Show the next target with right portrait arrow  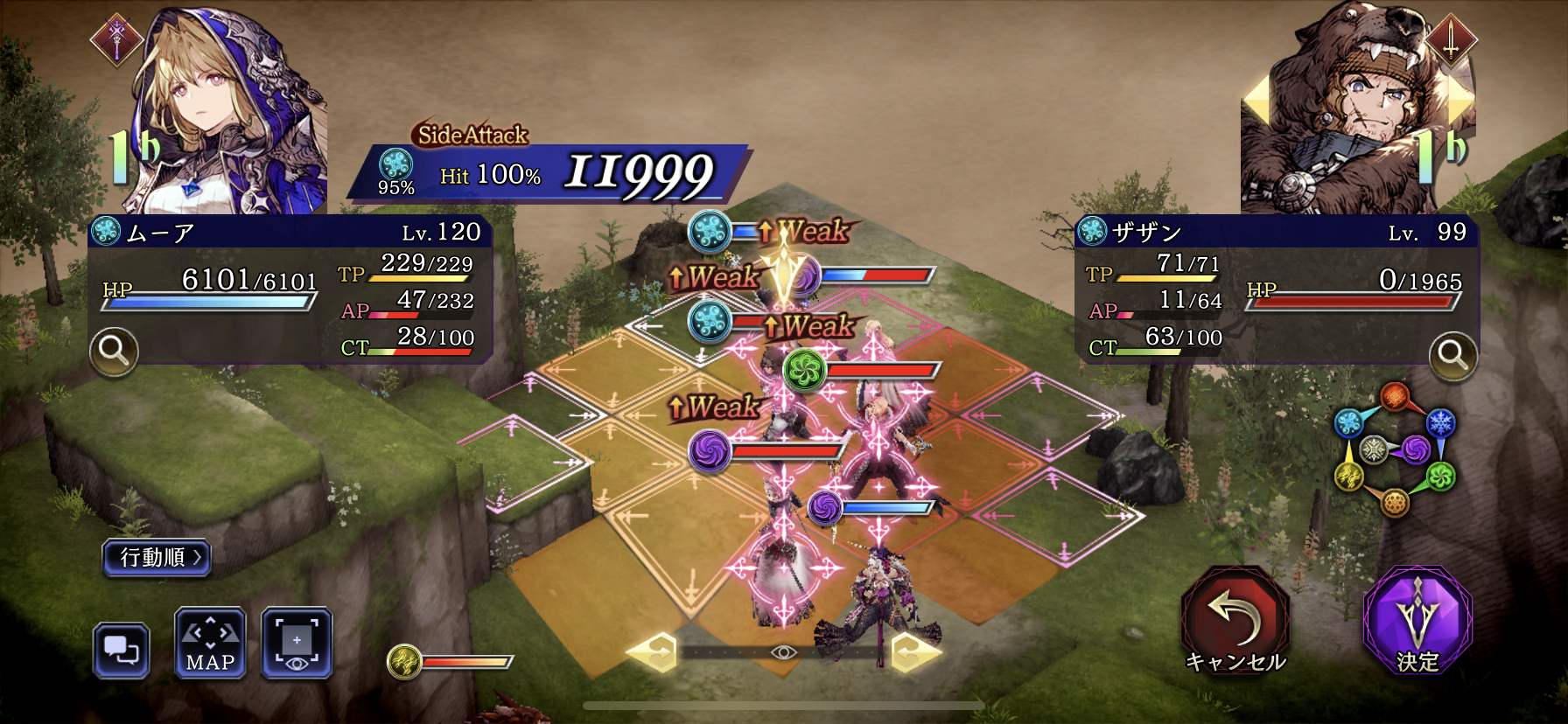(x=1460, y=100)
